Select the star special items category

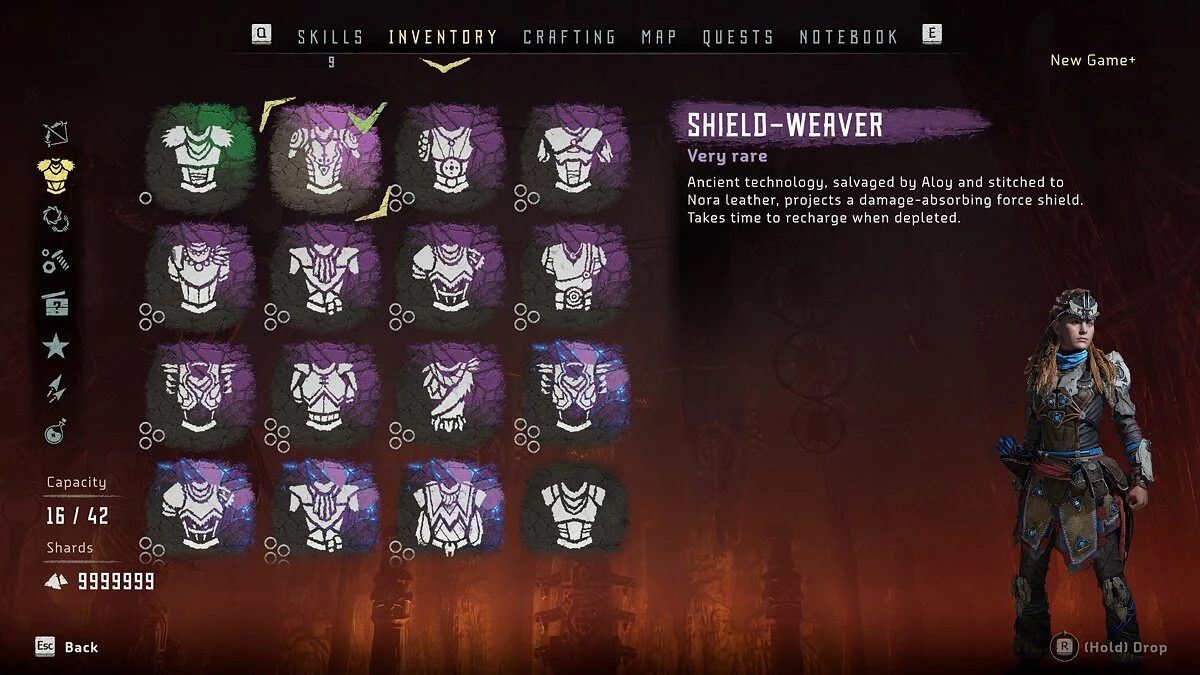click(x=56, y=347)
